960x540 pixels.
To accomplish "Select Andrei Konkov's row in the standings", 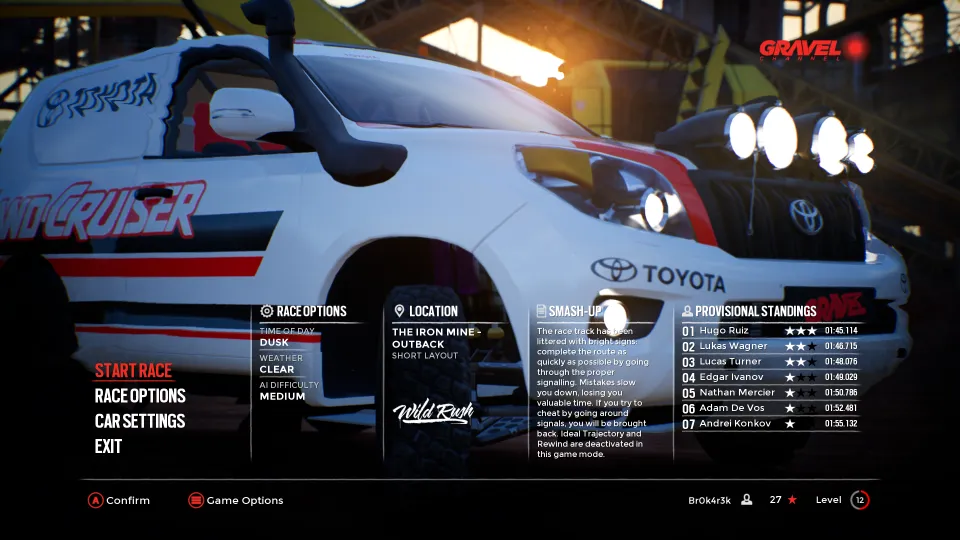I will click(769, 424).
